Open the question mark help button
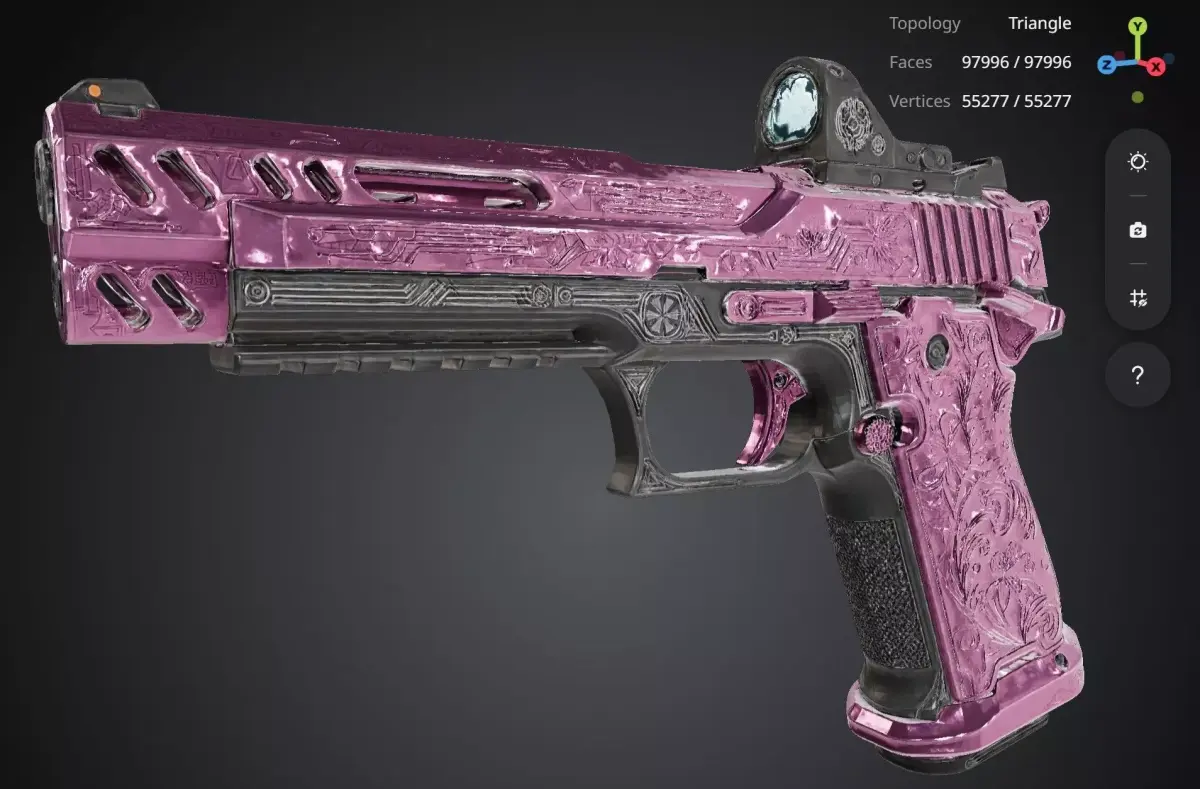This screenshot has height=789, width=1200. coord(1138,376)
